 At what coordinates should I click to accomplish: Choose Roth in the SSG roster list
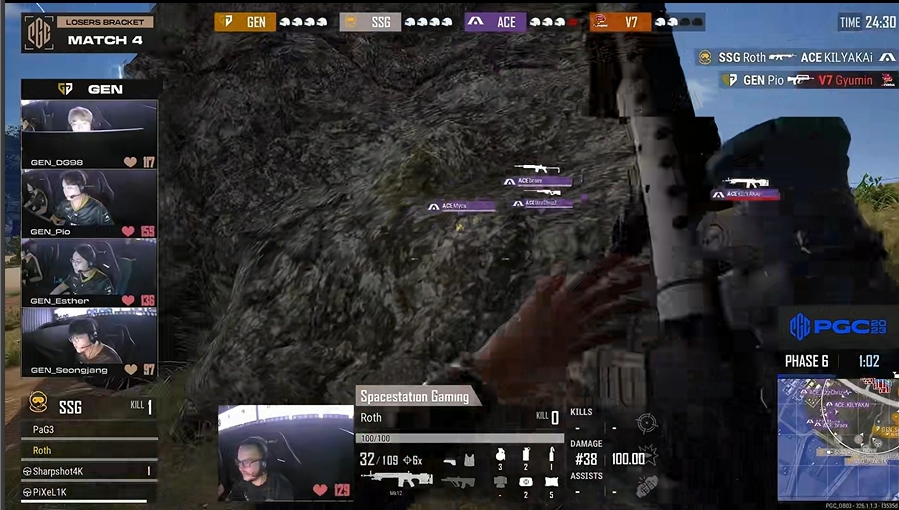pos(88,450)
